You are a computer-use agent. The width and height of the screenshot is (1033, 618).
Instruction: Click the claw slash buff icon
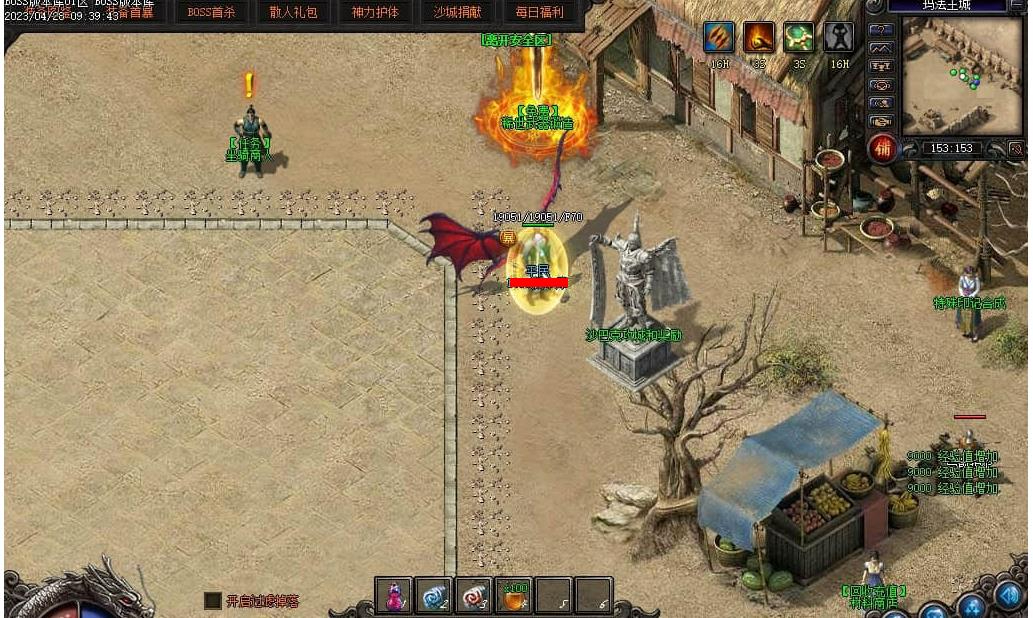719,37
